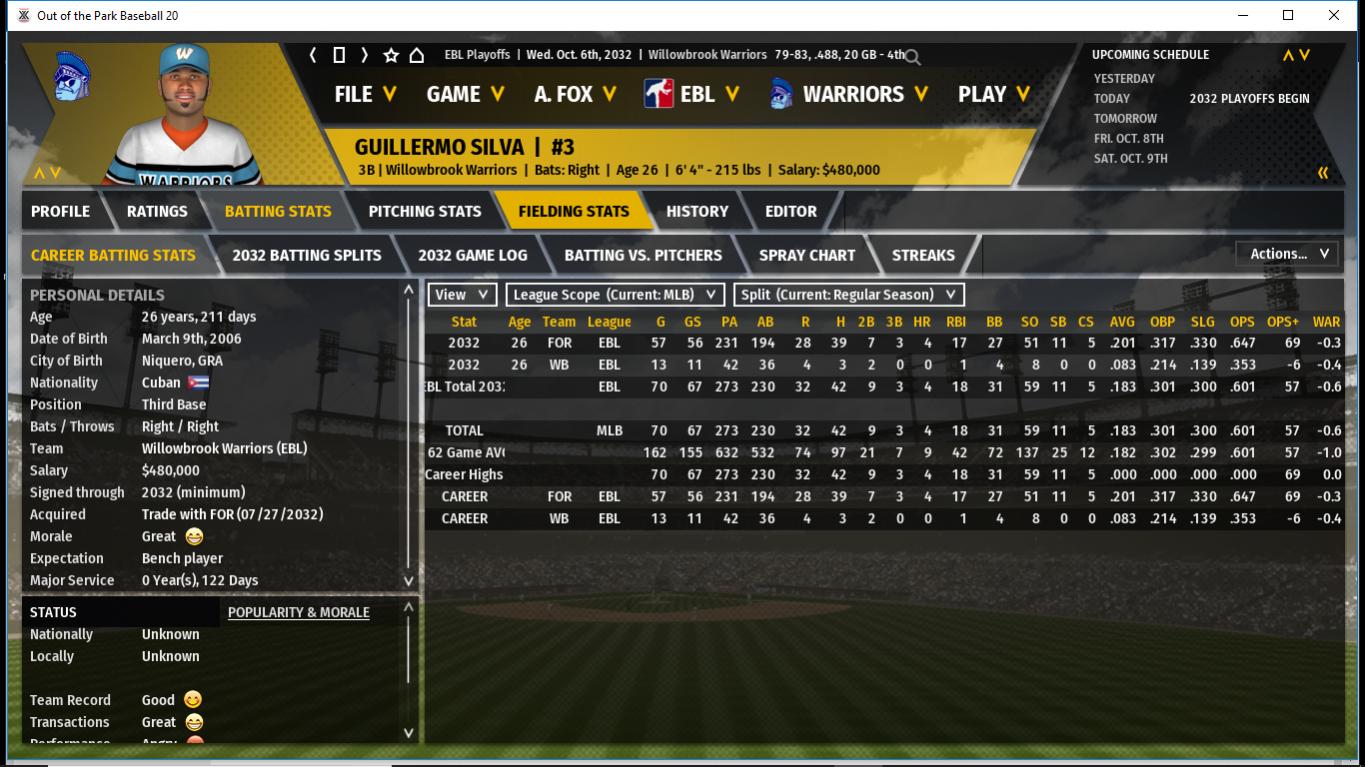
Task: Close the game window
Action: [1334, 15]
